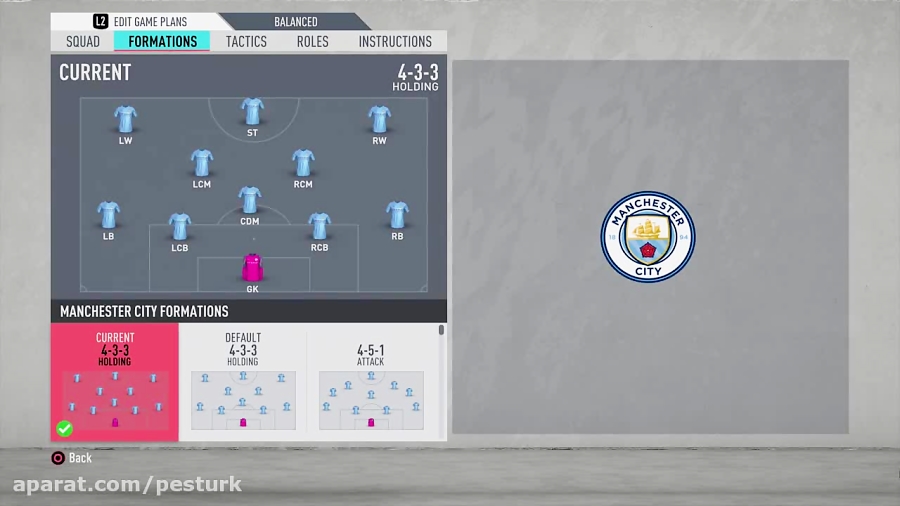
Task: Switch to the Squad tab
Action: 83,41
